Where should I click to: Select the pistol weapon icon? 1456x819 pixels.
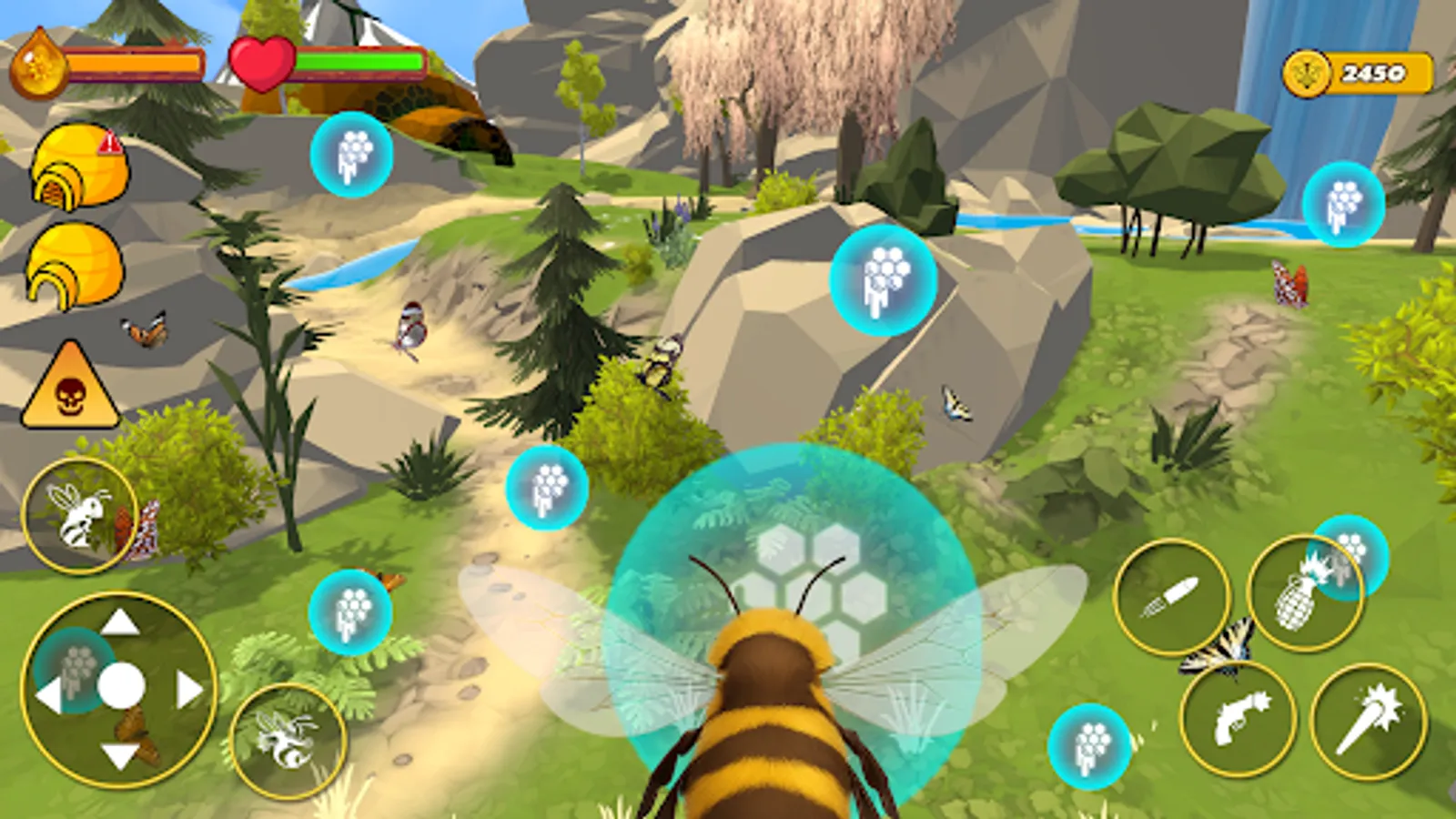point(1238,722)
